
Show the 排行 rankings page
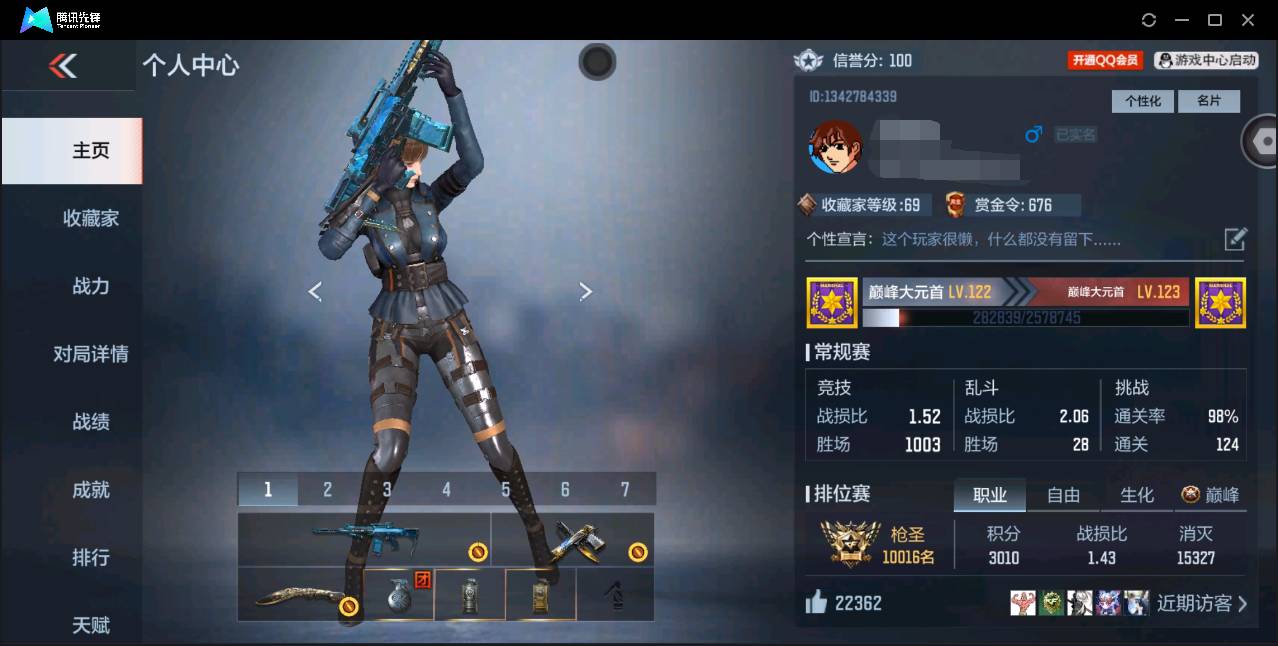[x=90, y=557]
